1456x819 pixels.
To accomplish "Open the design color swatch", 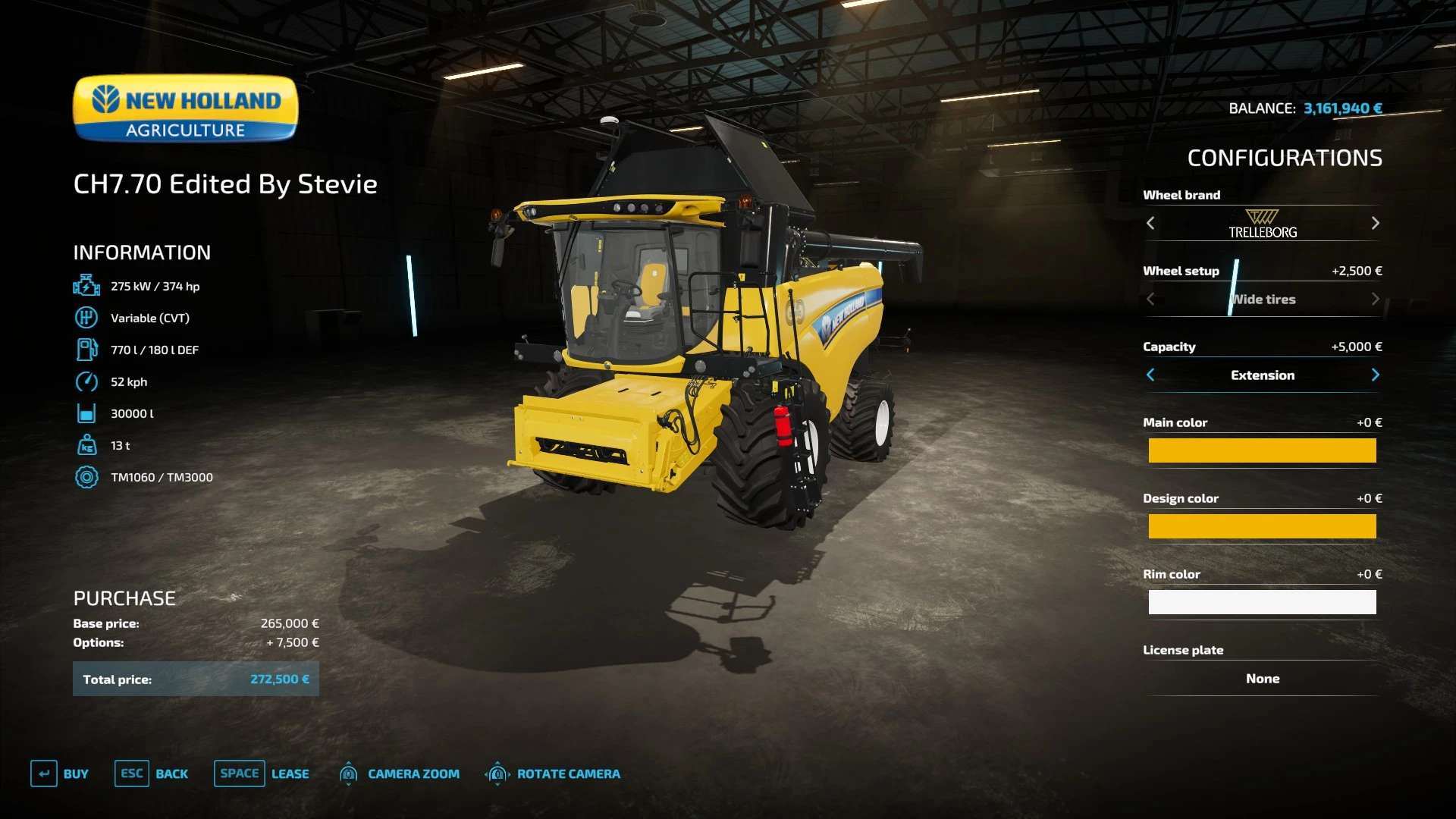I will coord(1262,526).
